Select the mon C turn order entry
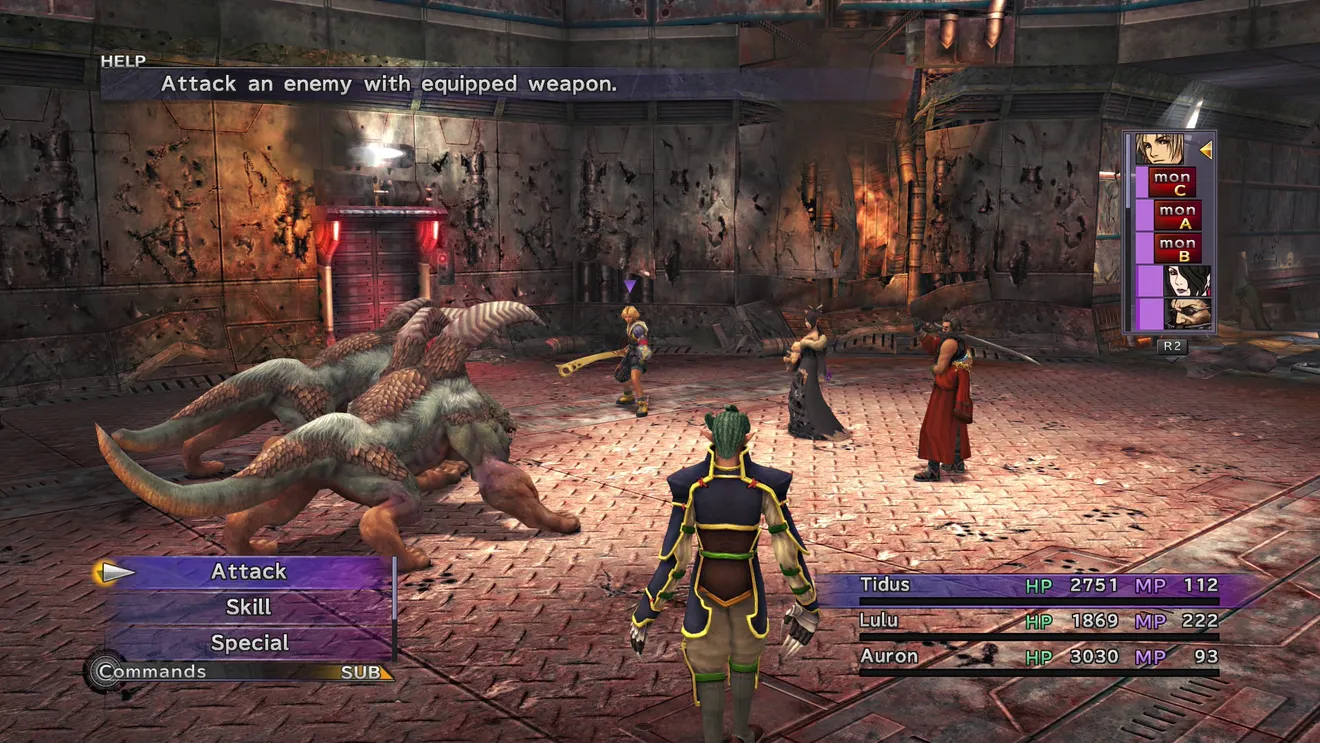Image resolution: width=1320 pixels, height=743 pixels. [1172, 183]
